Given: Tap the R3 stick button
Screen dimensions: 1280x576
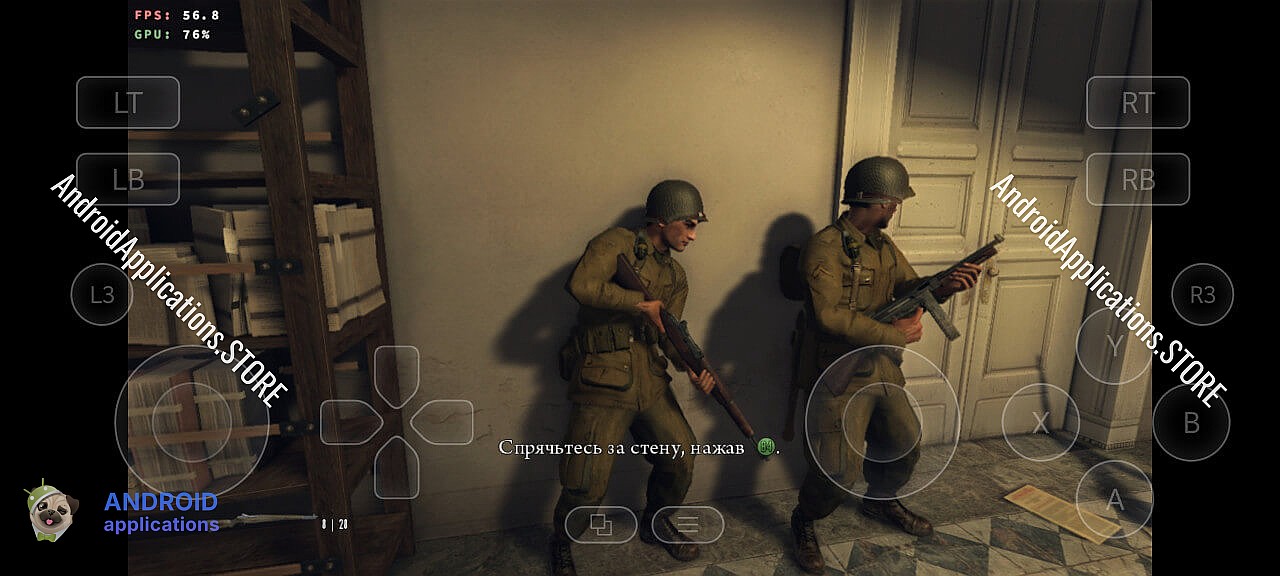Looking at the screenshot, I should point(1202,294).
